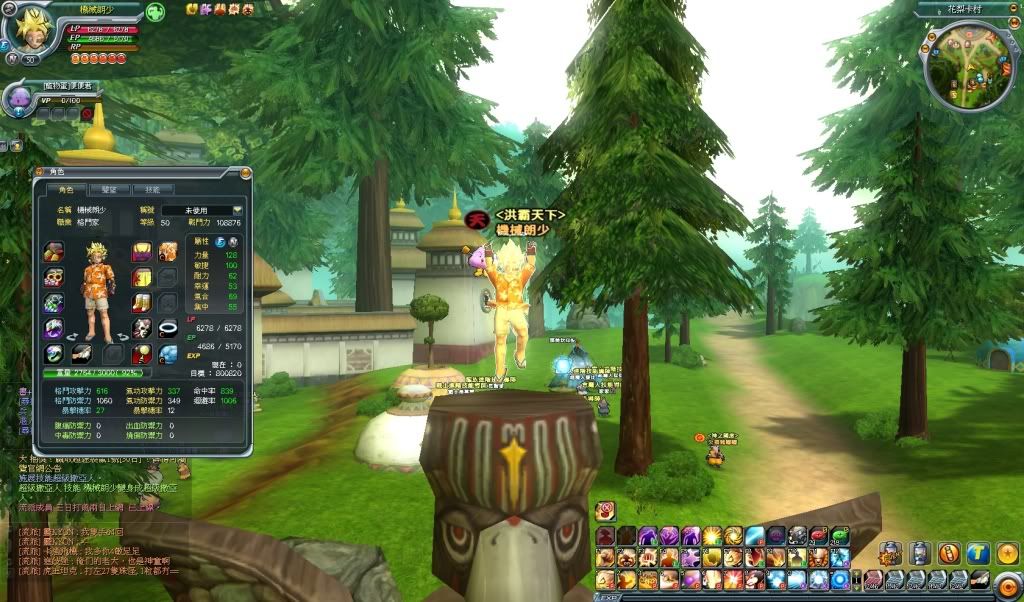The width and height of the screenshot is (1024, 602).
Task: Select the skull mask equipment slot
Action: (142, 328)
